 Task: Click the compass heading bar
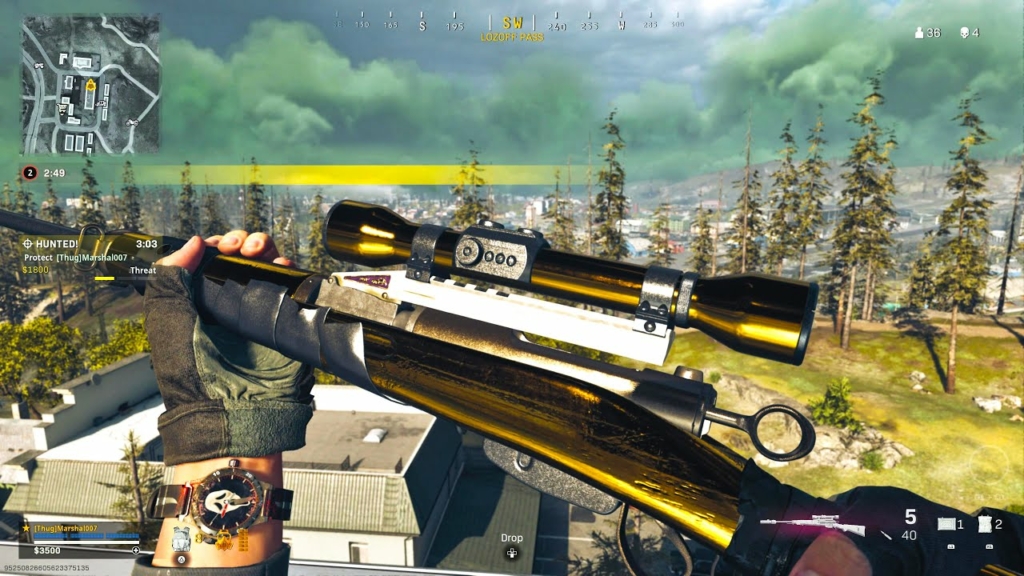(x=510, y=23)
